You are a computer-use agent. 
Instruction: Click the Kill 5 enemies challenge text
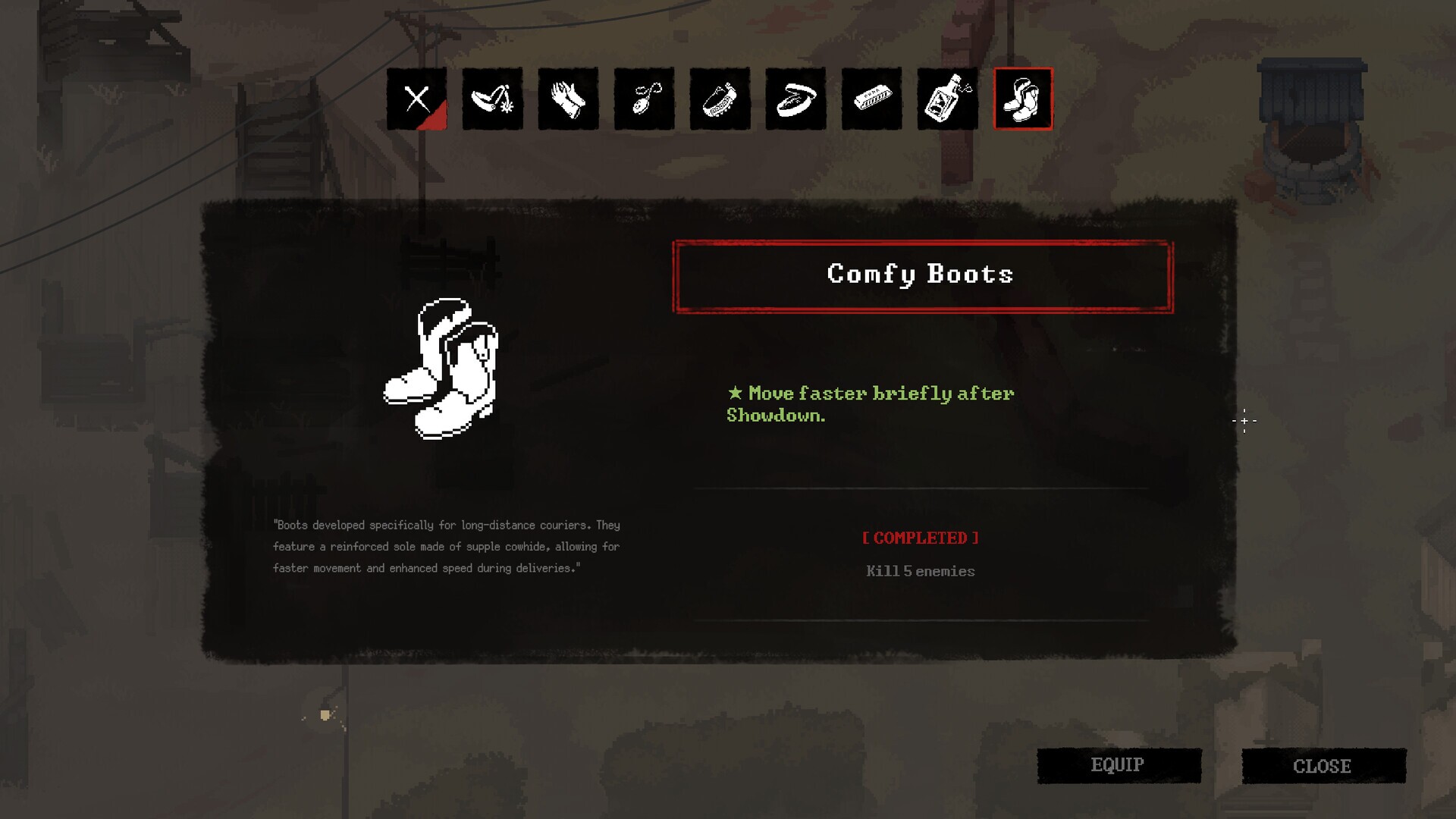coord(920,572)
